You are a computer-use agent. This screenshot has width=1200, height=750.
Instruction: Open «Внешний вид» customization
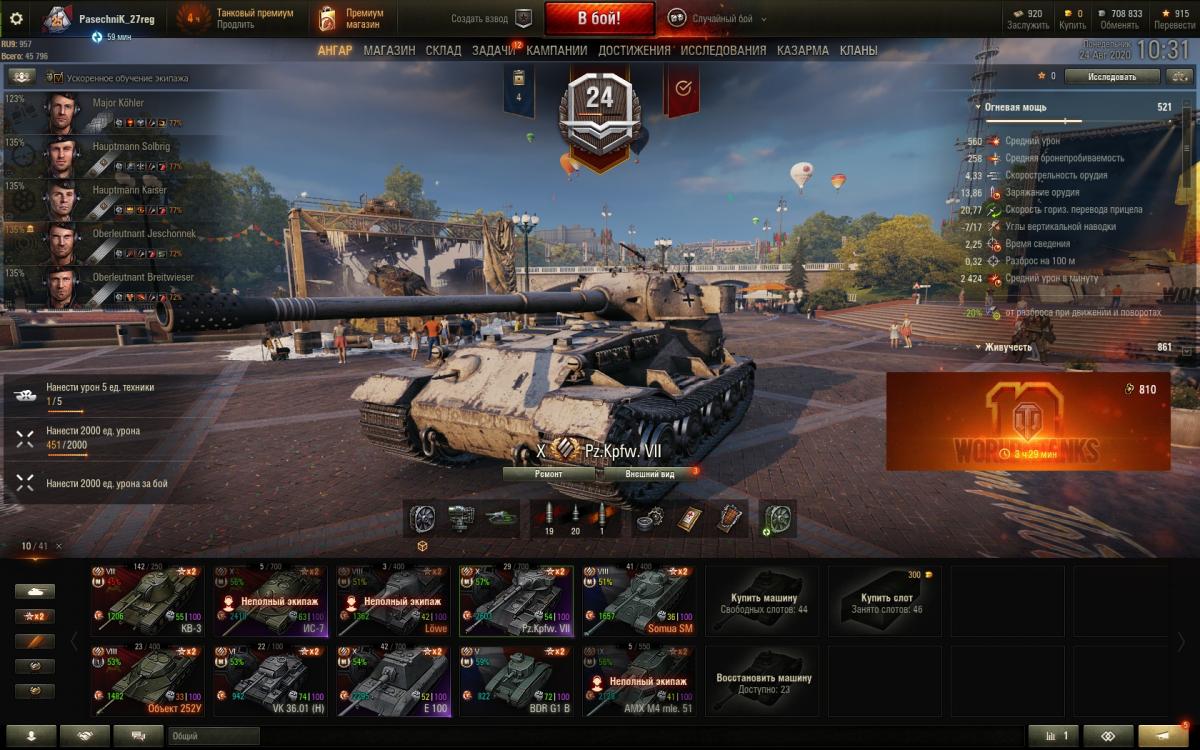649,474
